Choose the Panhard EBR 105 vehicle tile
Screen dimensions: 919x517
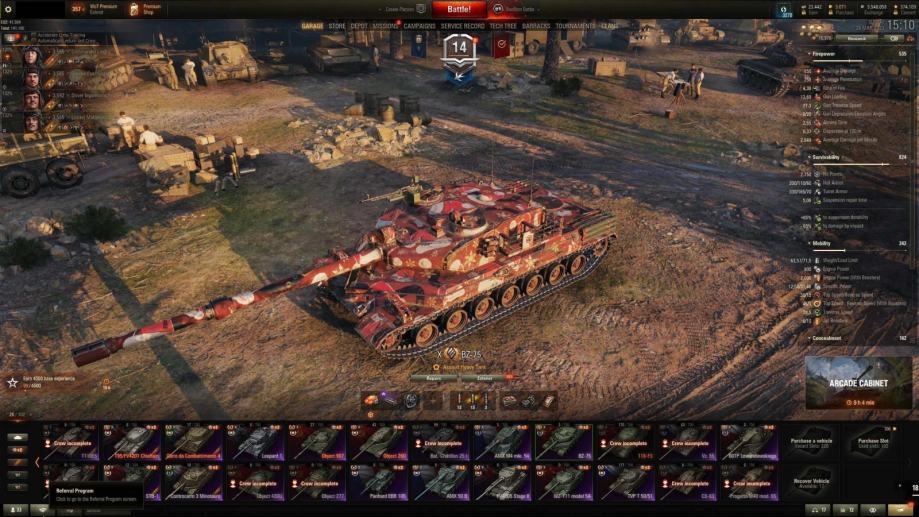click(x=377, y=482)
